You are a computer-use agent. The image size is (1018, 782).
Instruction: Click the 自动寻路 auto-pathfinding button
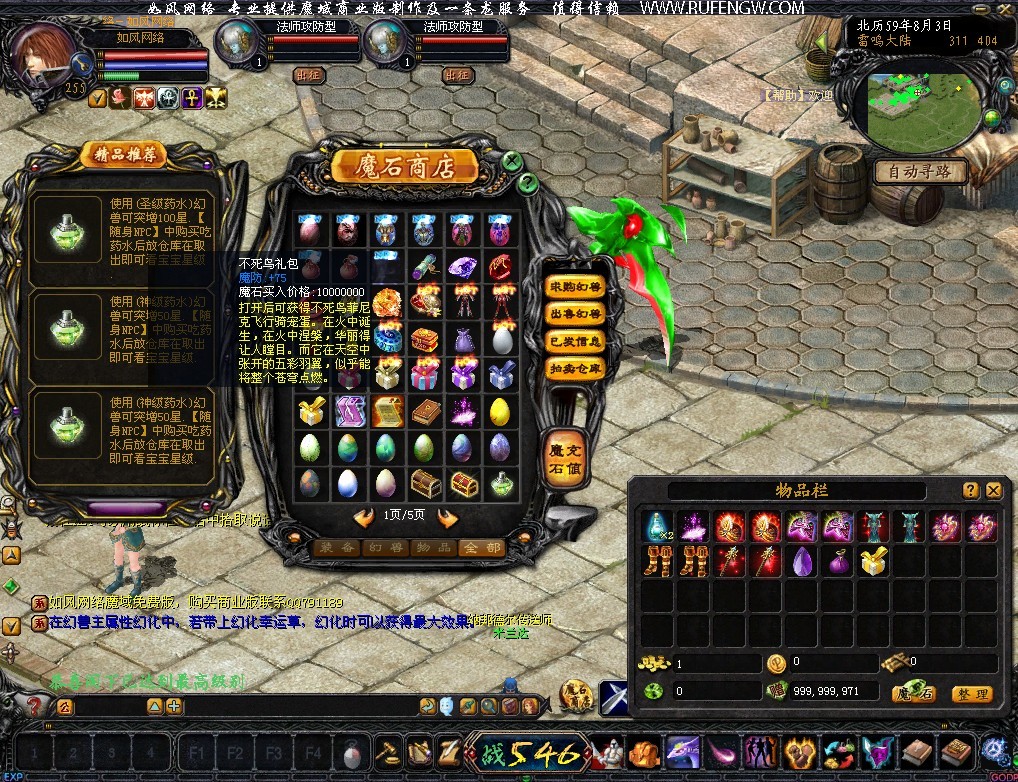point(920,172)
